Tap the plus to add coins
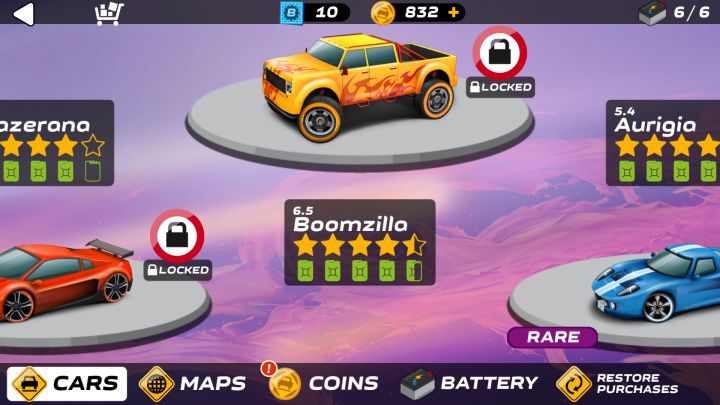This screenshot has height=405, width=720. (x=454, y=13)
